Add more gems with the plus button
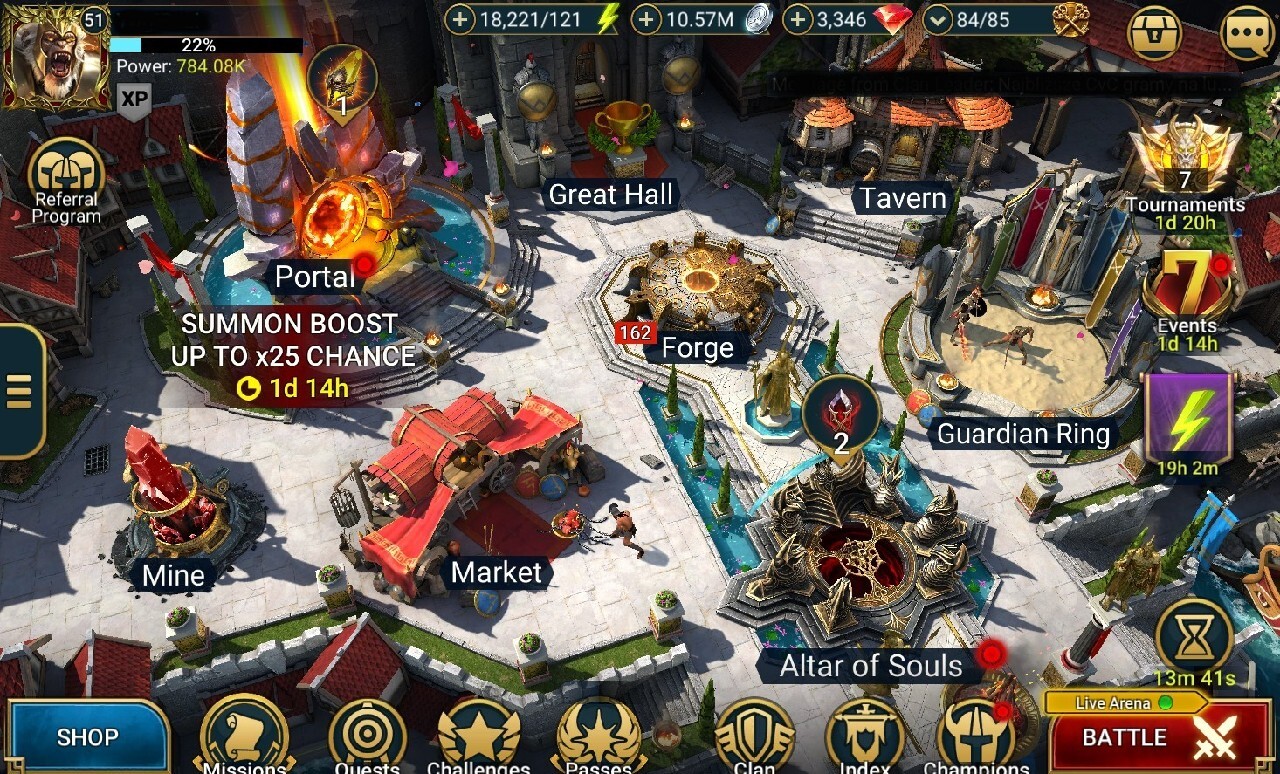The image size is (1280, 774). click(x=796, y=19)
